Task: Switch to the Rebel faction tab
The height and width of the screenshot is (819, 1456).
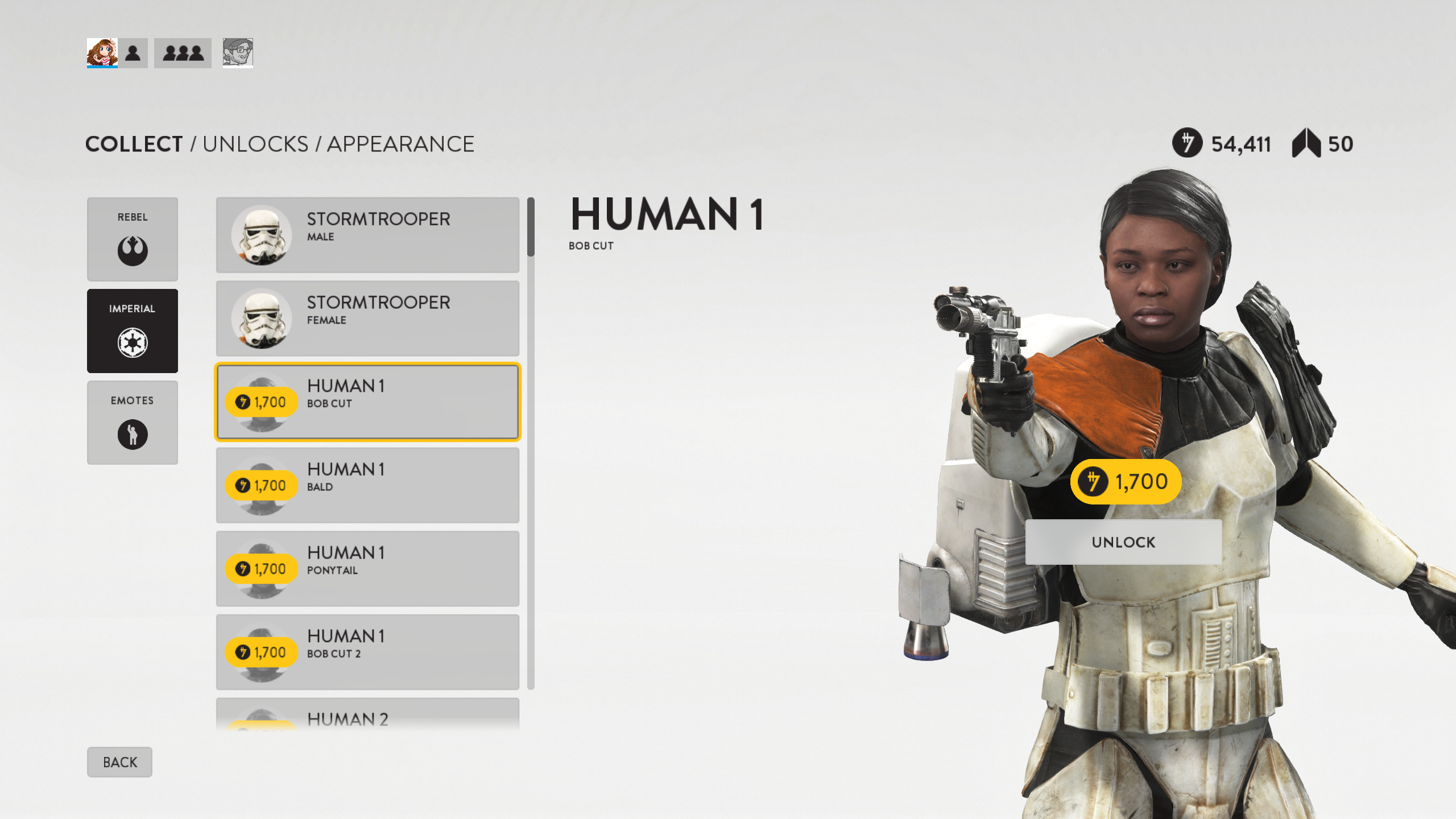Action: pyautogui.click(x=132, y=239)
